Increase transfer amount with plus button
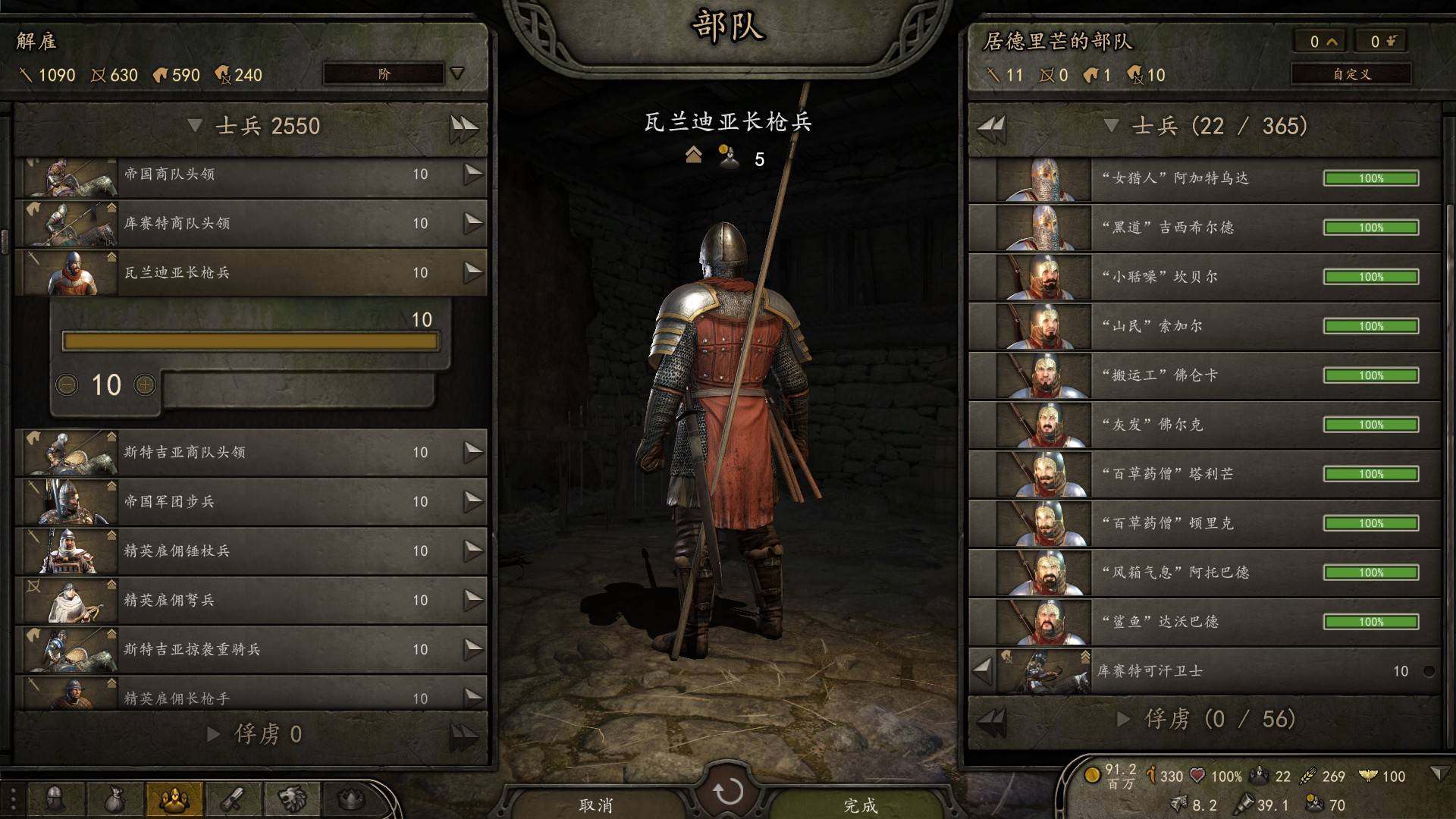The width and height of the screenshot is (1456, 819). [x=145, y=385]
